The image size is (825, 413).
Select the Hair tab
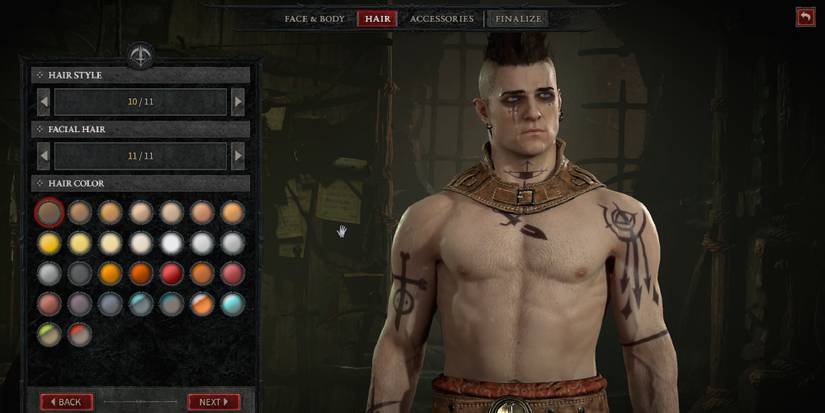coord(377,19)
